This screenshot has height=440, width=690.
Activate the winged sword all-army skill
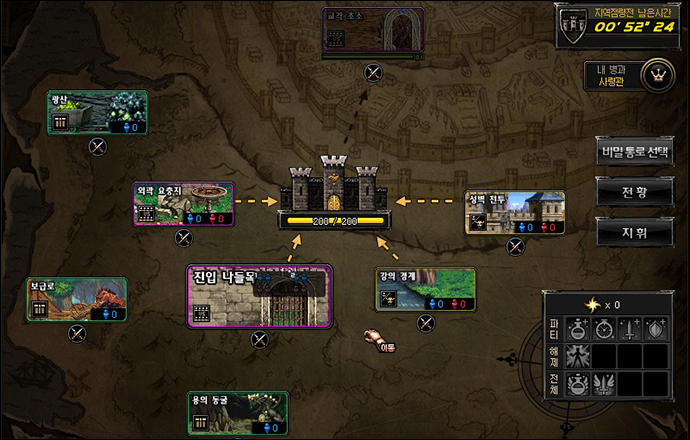602,384
